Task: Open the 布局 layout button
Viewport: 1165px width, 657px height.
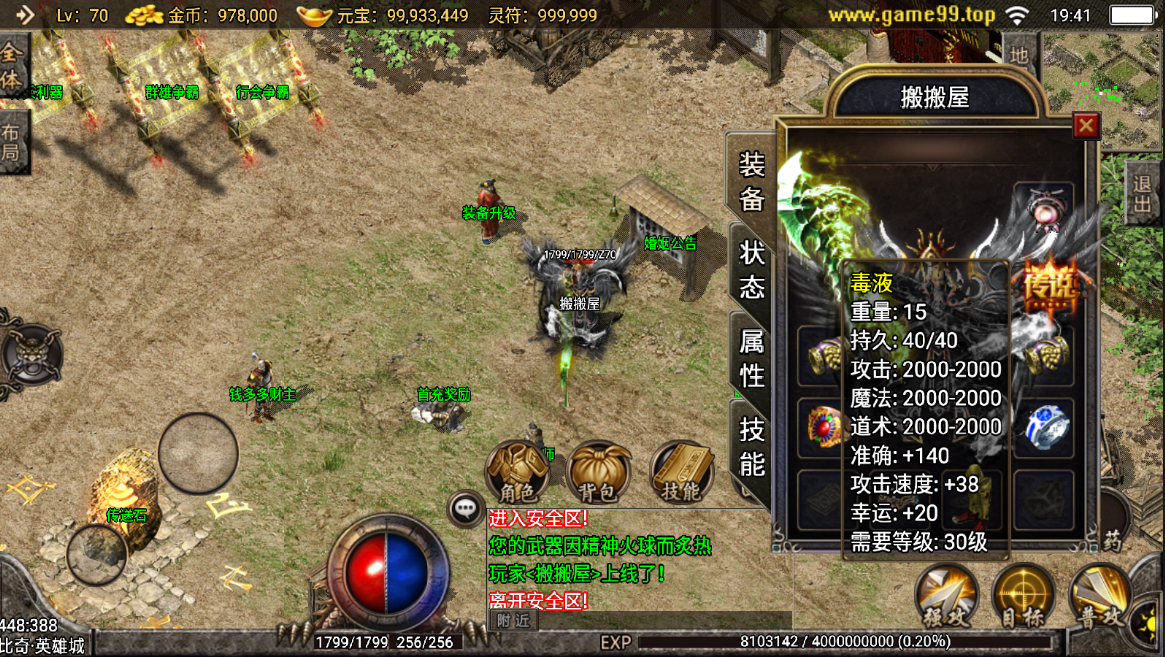Action: pyautogui.click(x=12, y=142)
